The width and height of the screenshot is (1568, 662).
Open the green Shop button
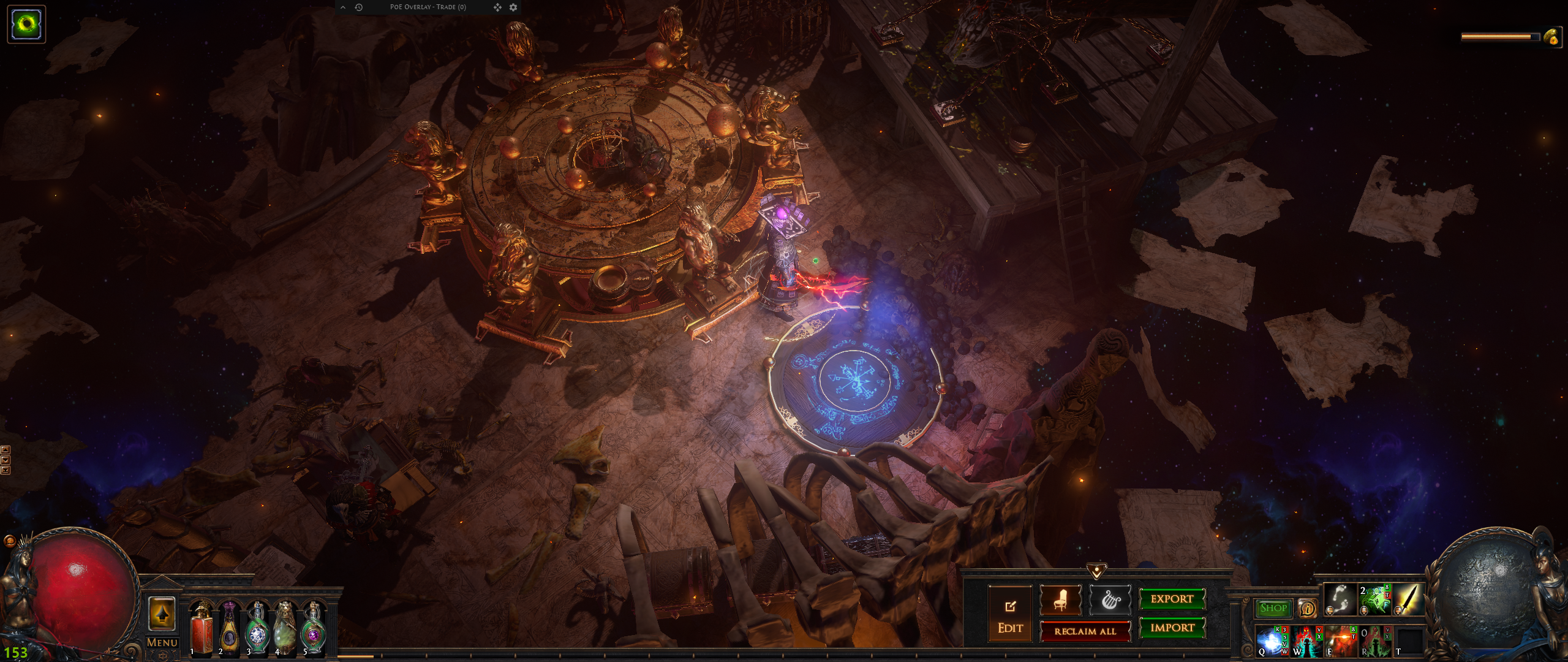point(1273,608)
